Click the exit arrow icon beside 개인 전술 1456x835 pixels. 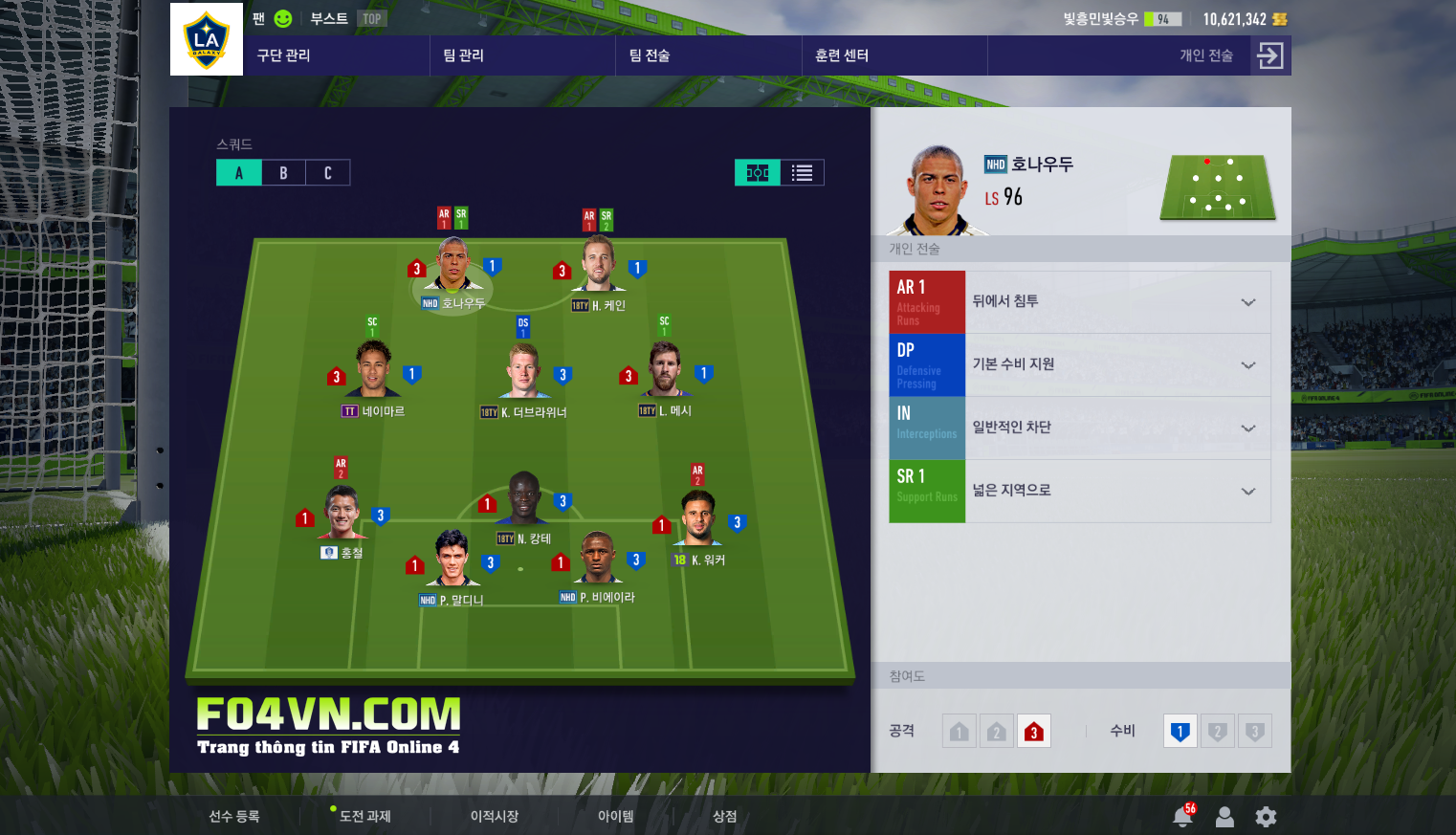1270,55
